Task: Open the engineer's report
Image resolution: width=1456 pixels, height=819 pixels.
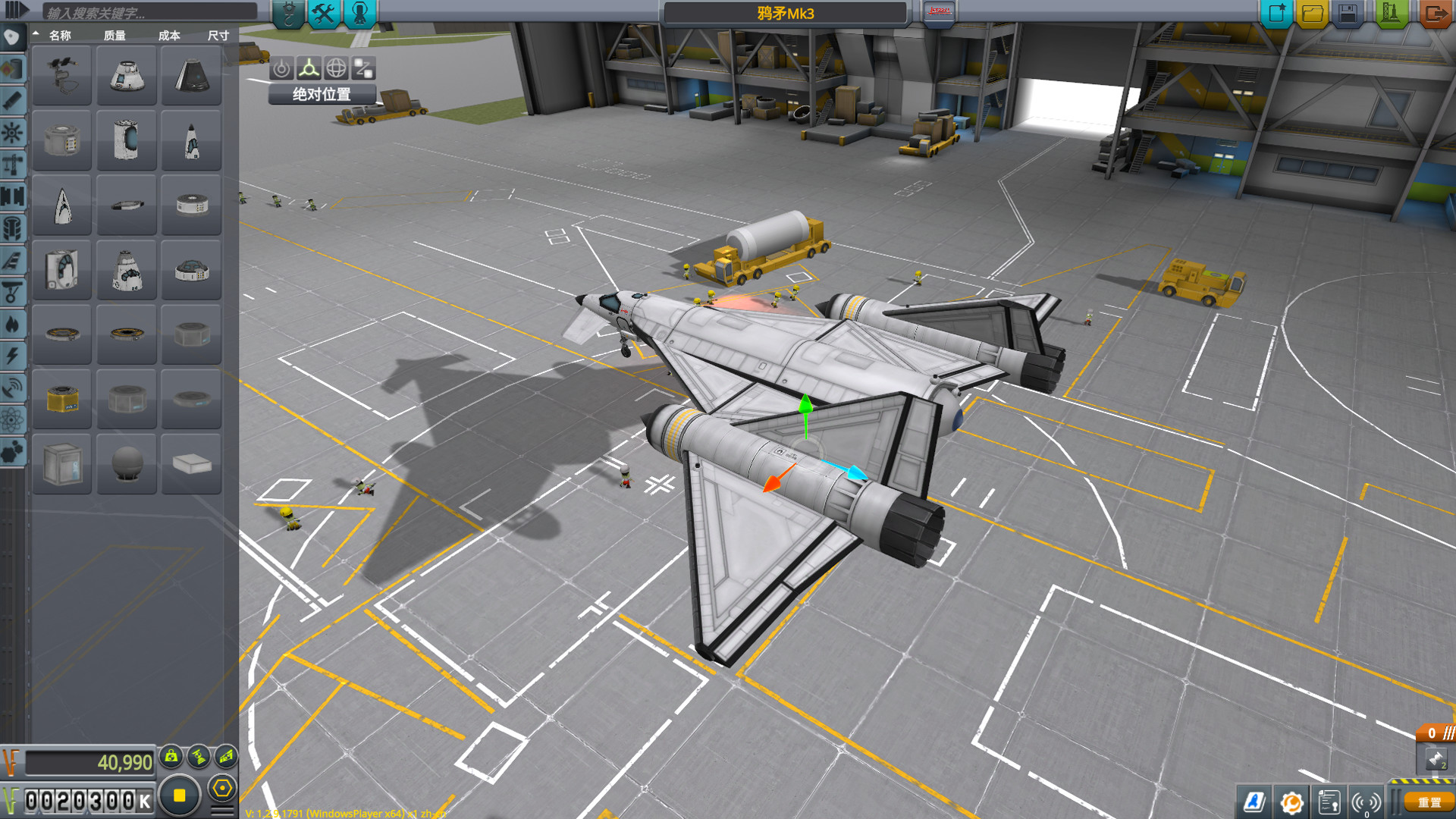Action: coord(1329,802)
